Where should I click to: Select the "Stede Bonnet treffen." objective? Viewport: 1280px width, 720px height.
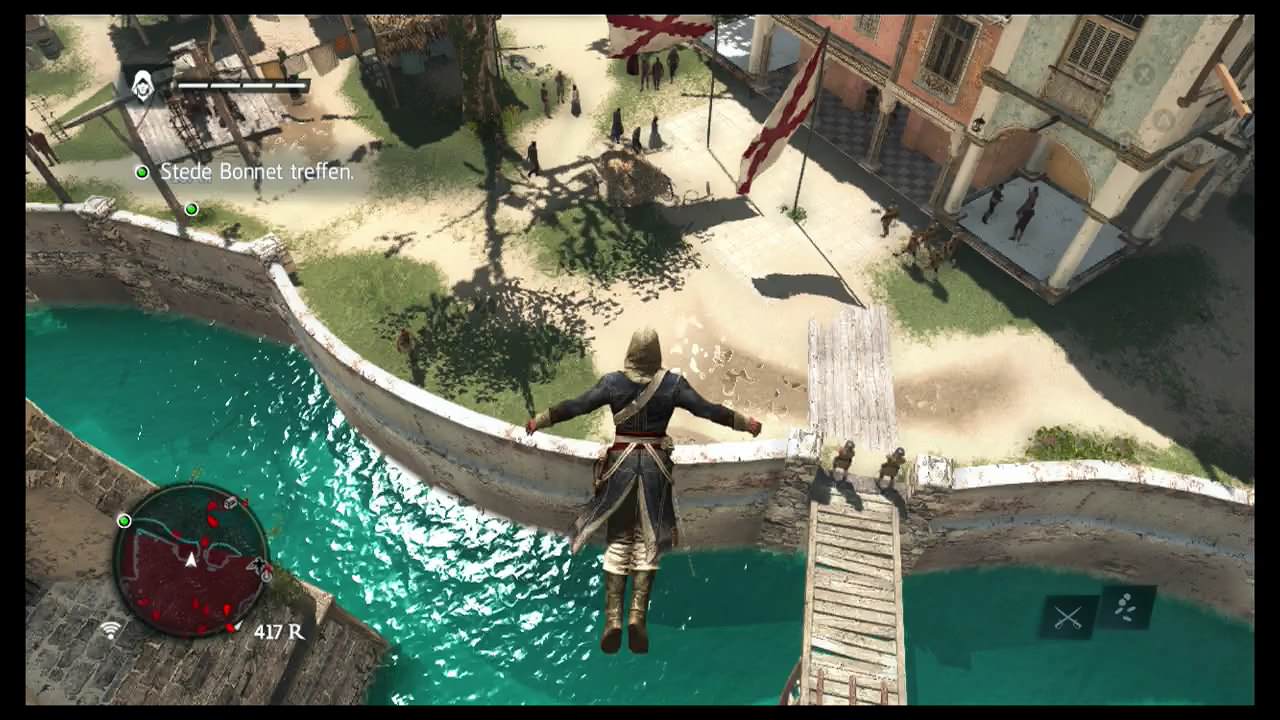(257, 172)
